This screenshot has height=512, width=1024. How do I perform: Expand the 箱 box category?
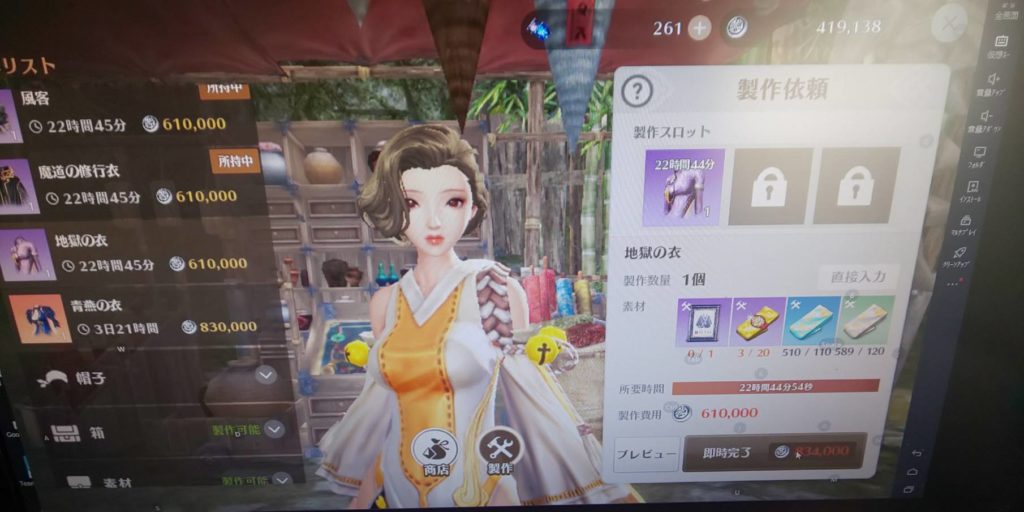click(x=274, y=430)
